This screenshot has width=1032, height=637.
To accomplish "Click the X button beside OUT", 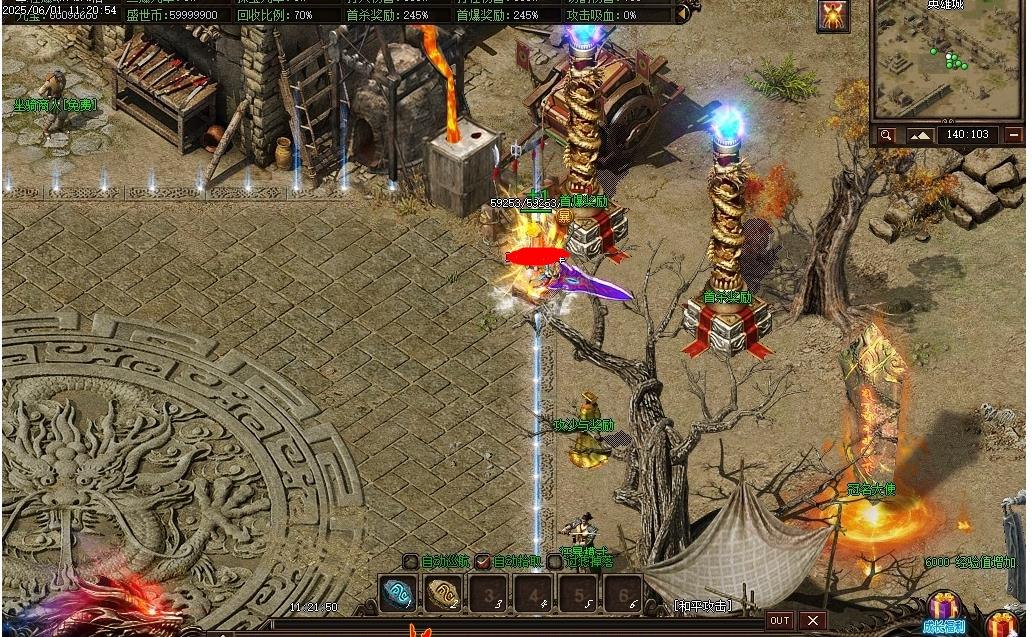I will (813, 621).
